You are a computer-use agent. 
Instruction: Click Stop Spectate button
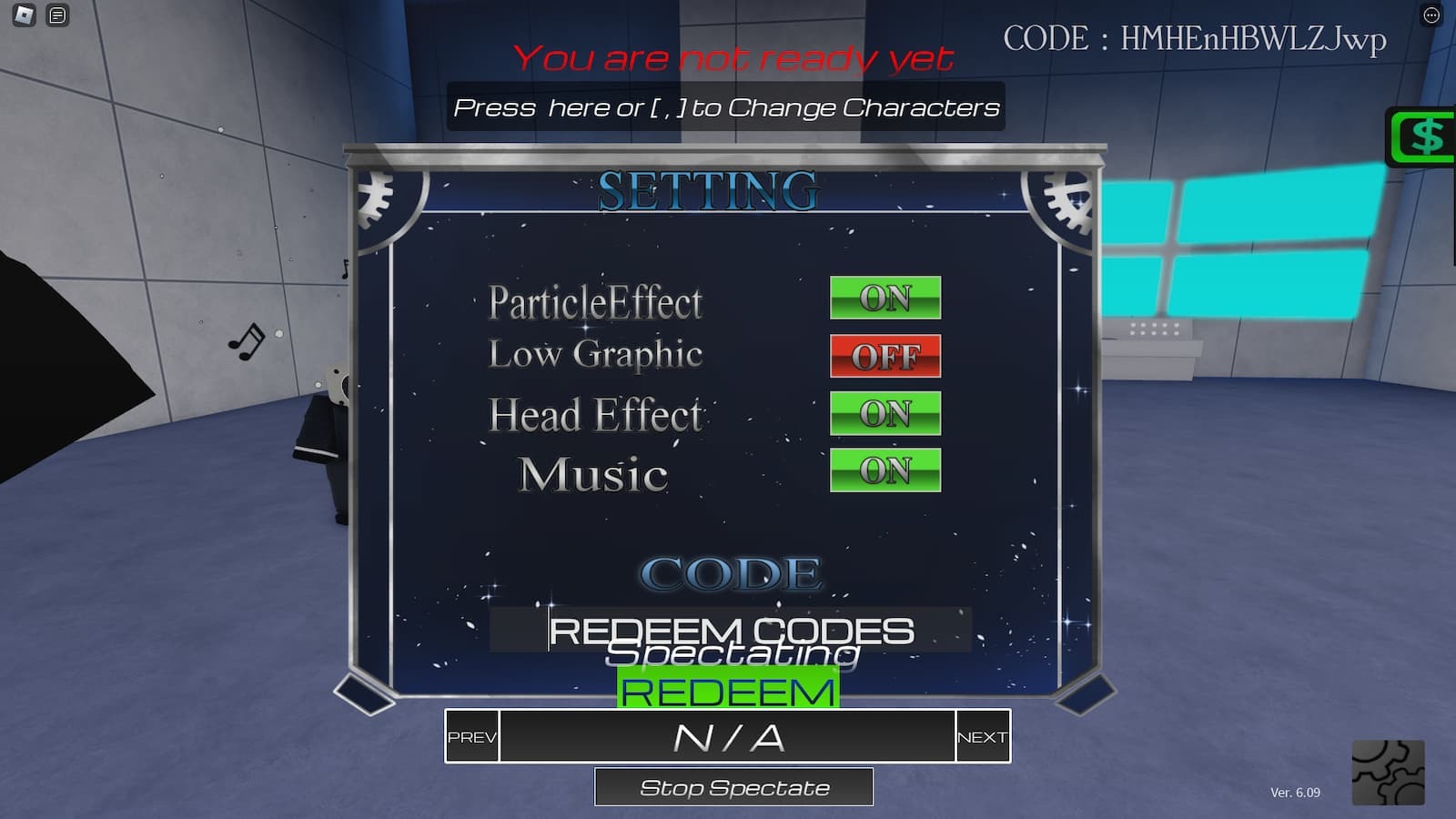733,787
